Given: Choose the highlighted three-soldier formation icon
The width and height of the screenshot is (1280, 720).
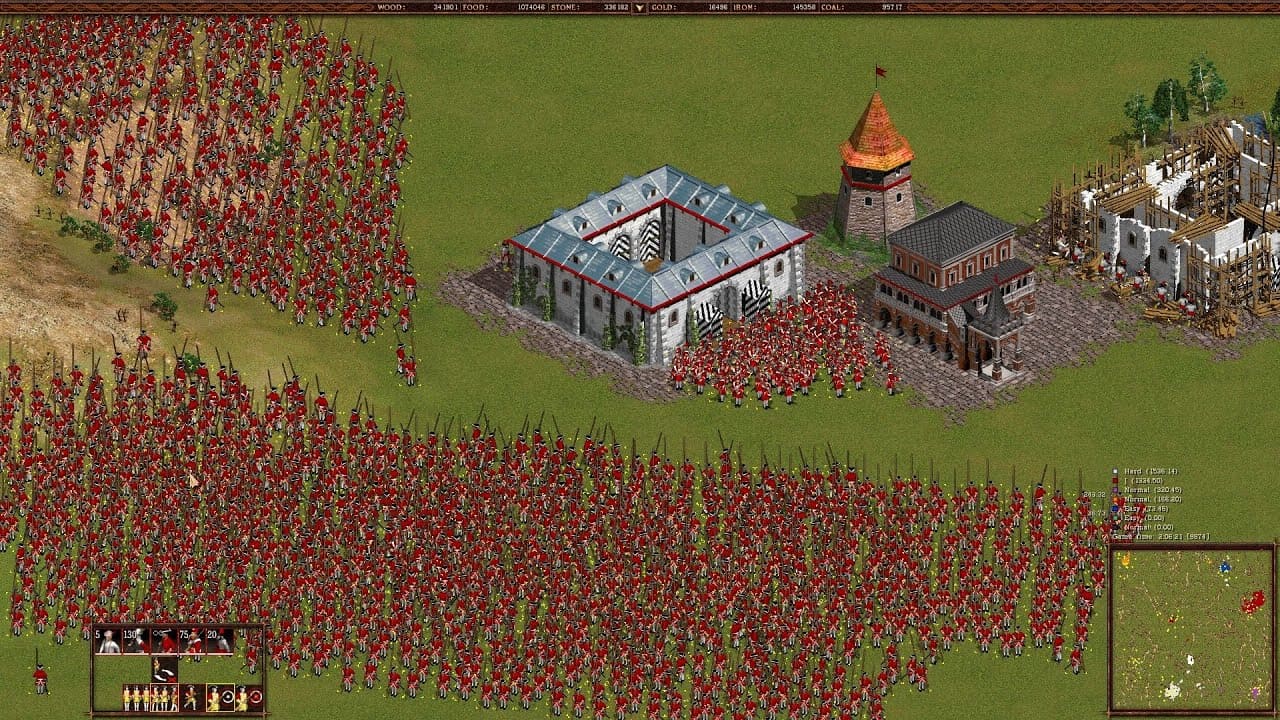Looking at the screenshot, I should (x=164, y=697).
